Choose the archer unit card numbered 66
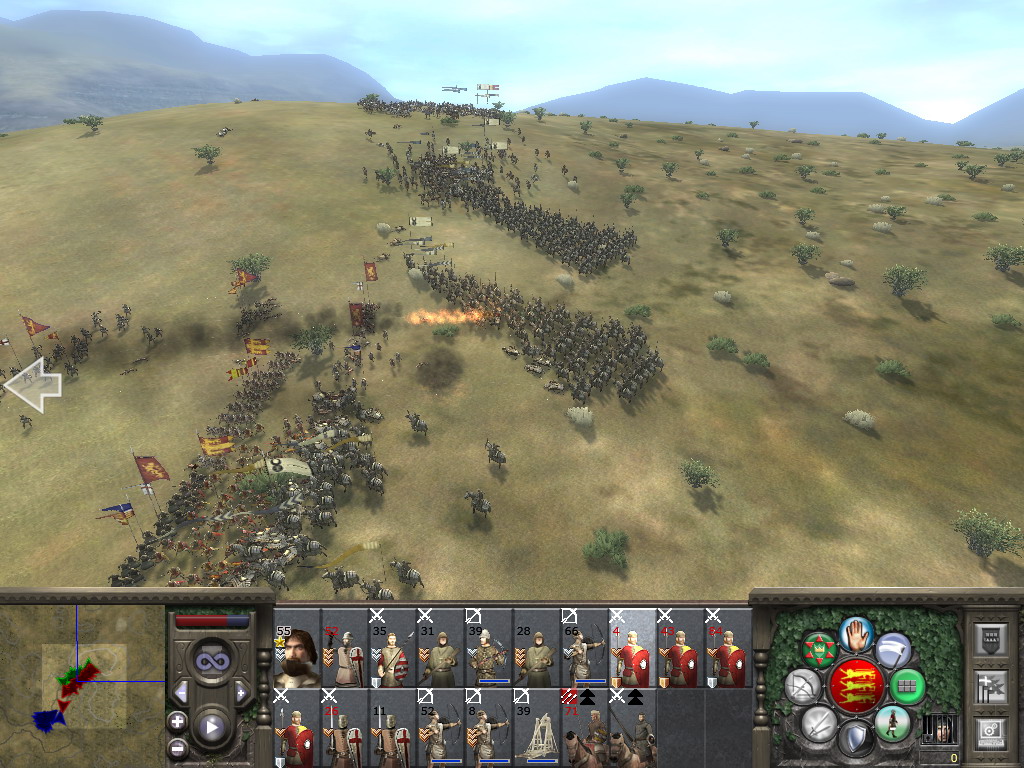1024x768 pixels. 584,650
